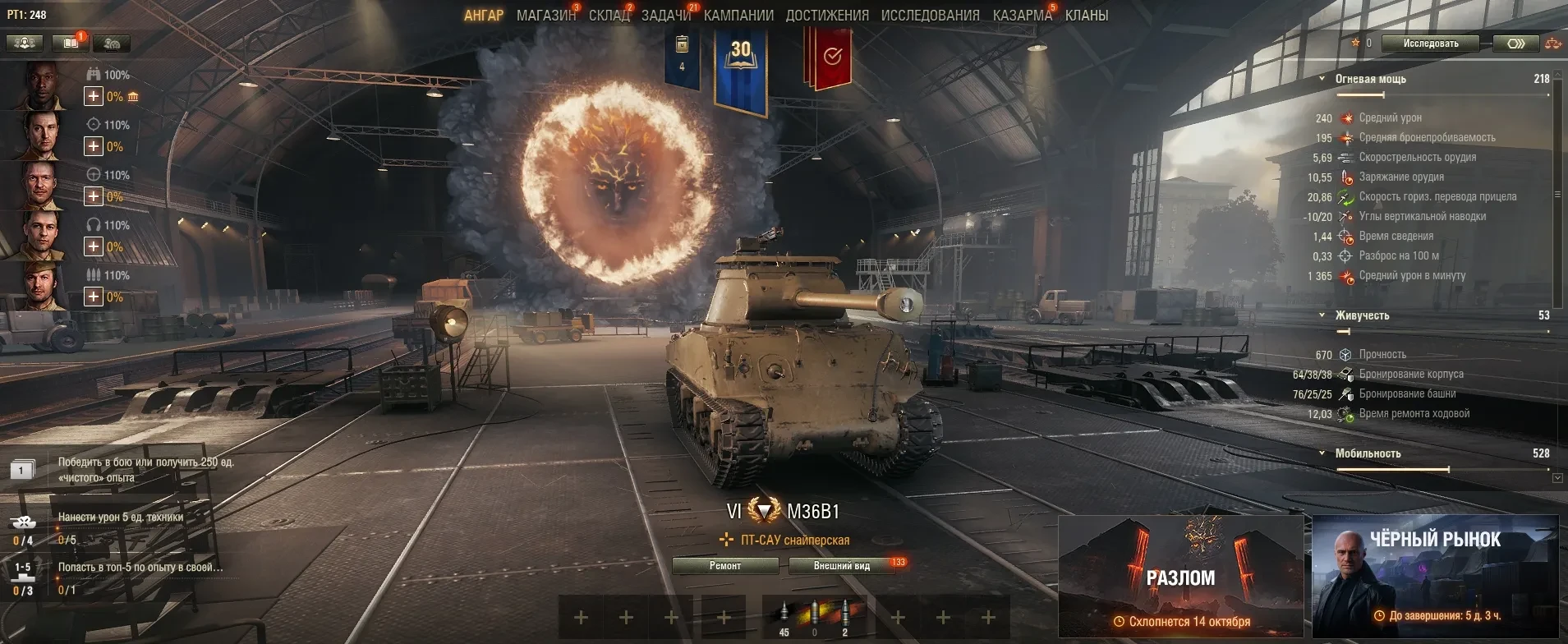Show the Достижения achievements tab
This screenshot has height=644, width=1568.
click(x=827, y=16)
